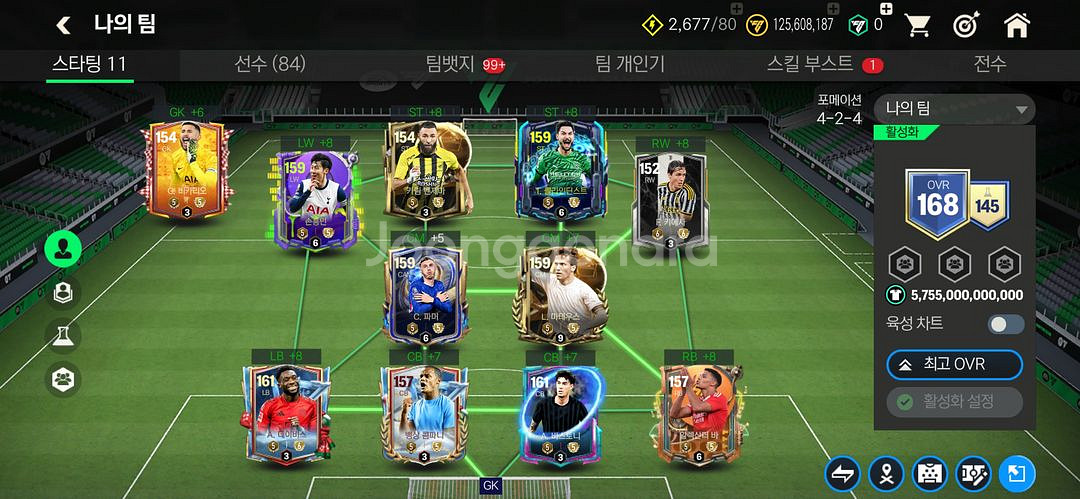1080x499 pixels.
Task: Open the shop cart icon
Action: click(x=918, y=24)
